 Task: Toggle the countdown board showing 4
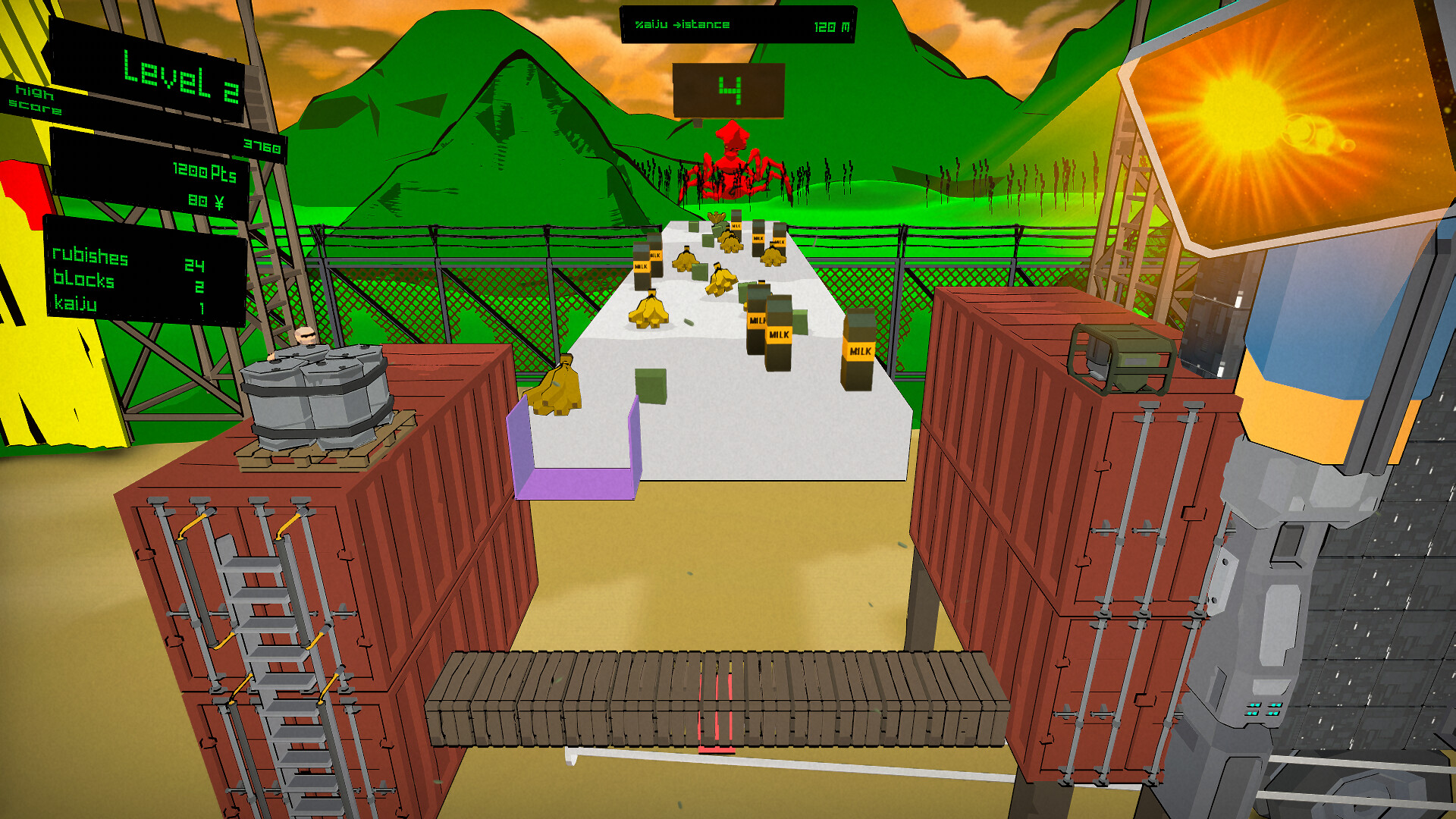pos(730,91)
